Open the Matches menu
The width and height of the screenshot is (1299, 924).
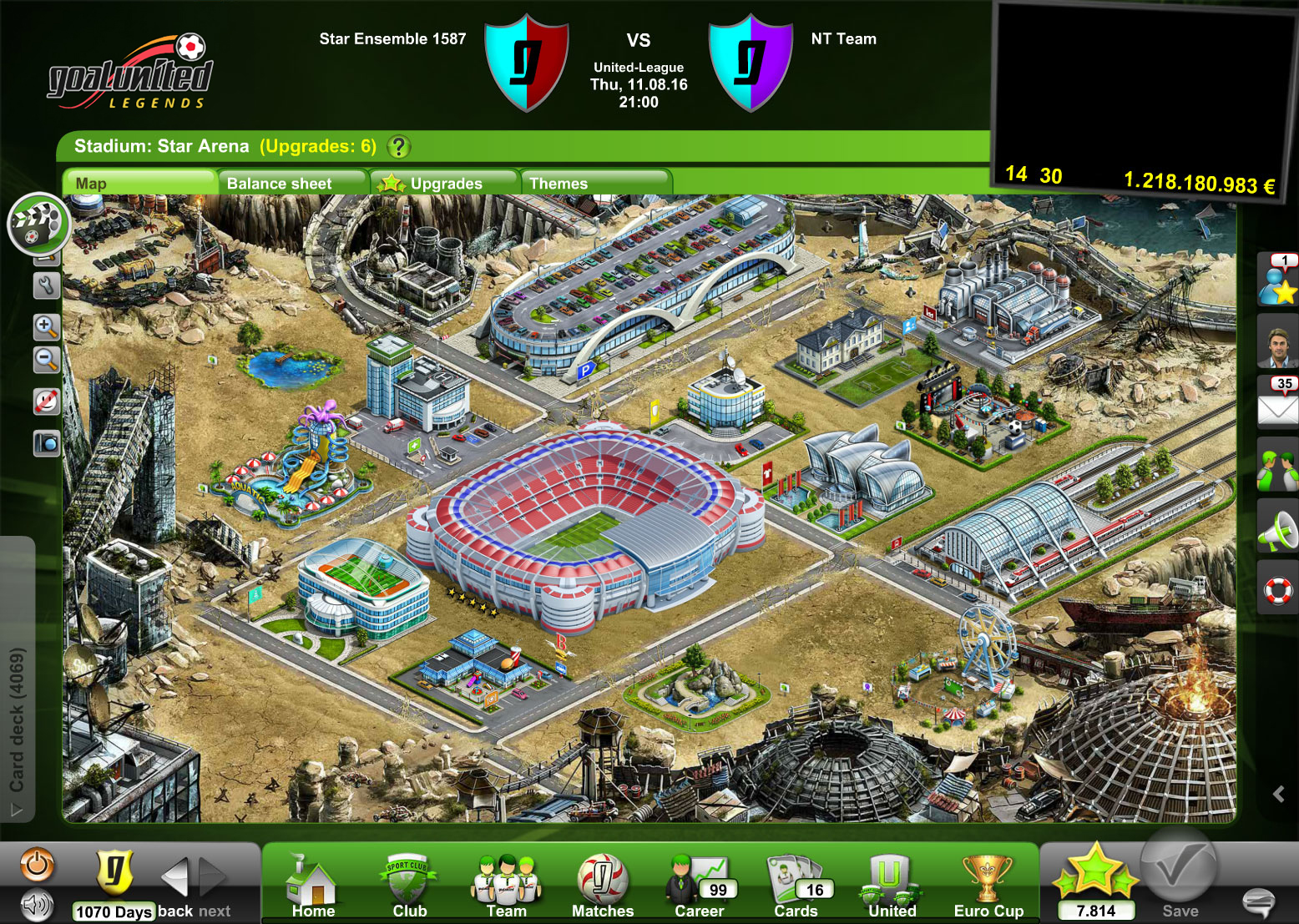602,886
